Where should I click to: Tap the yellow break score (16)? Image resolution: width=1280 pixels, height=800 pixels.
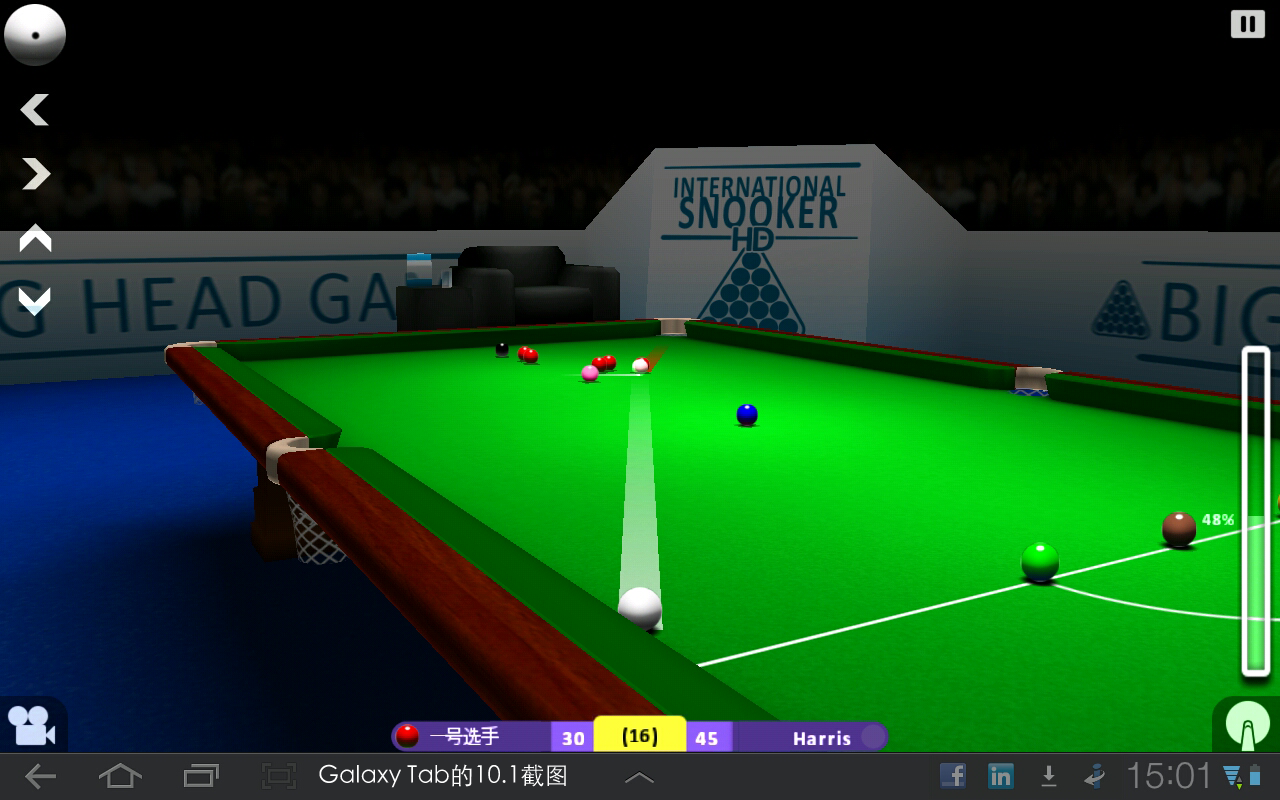click(638, 736)
